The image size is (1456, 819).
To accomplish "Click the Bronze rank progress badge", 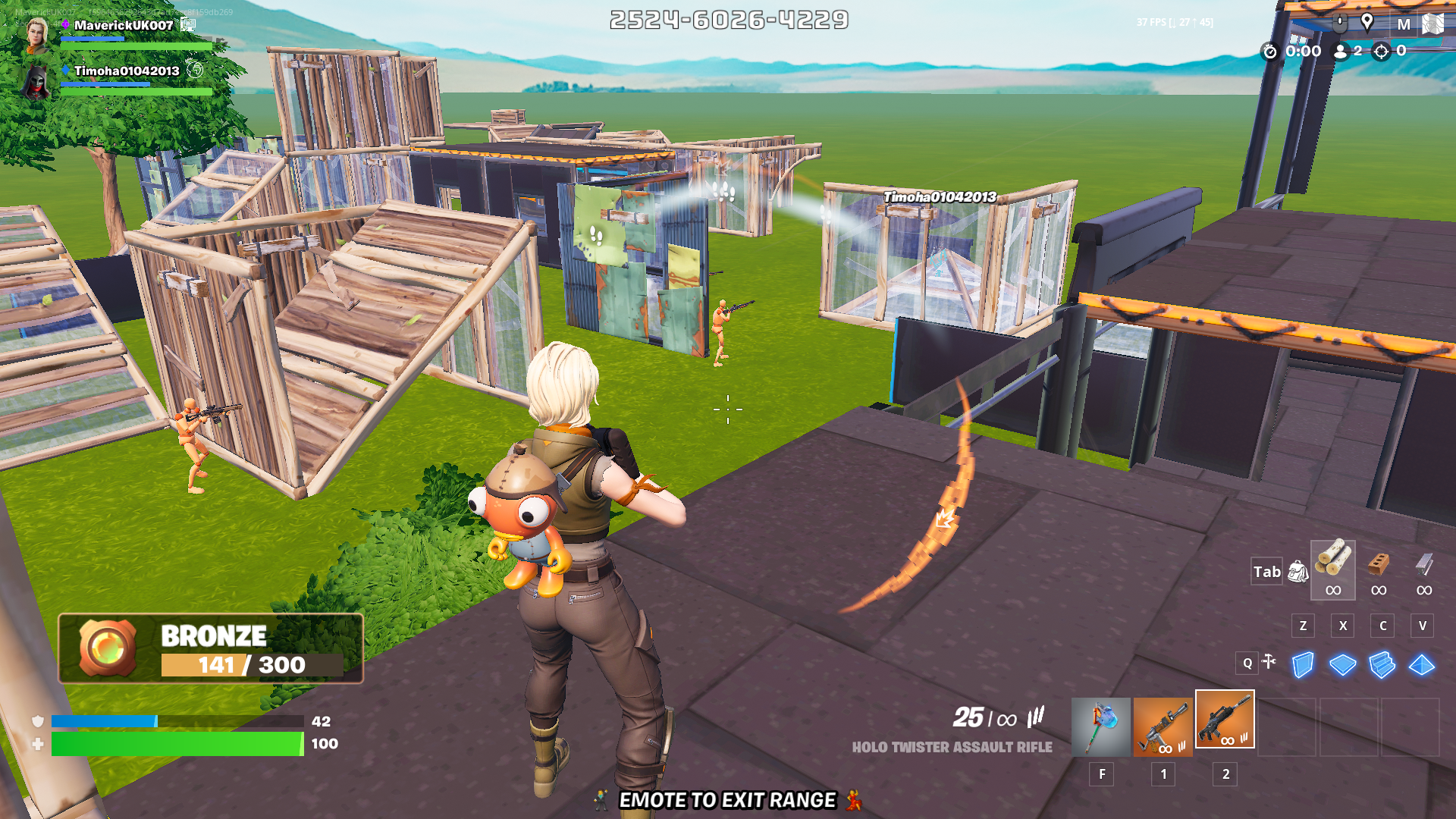I will tap(211, 649).
